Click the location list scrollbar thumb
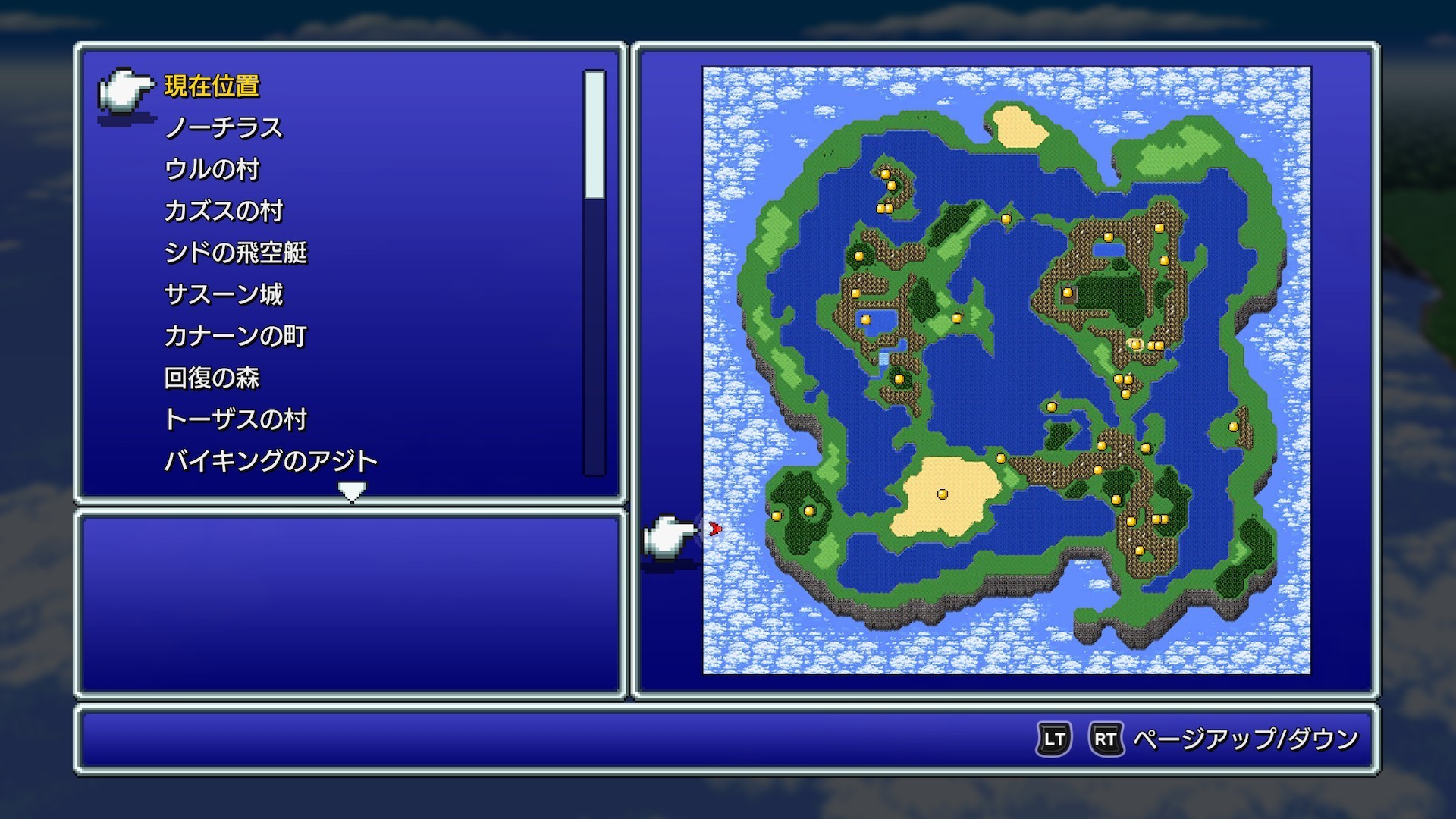Image resolution: width=1456 pixels, height=819 pixels. pyautogui.click(x=595, y=135)
